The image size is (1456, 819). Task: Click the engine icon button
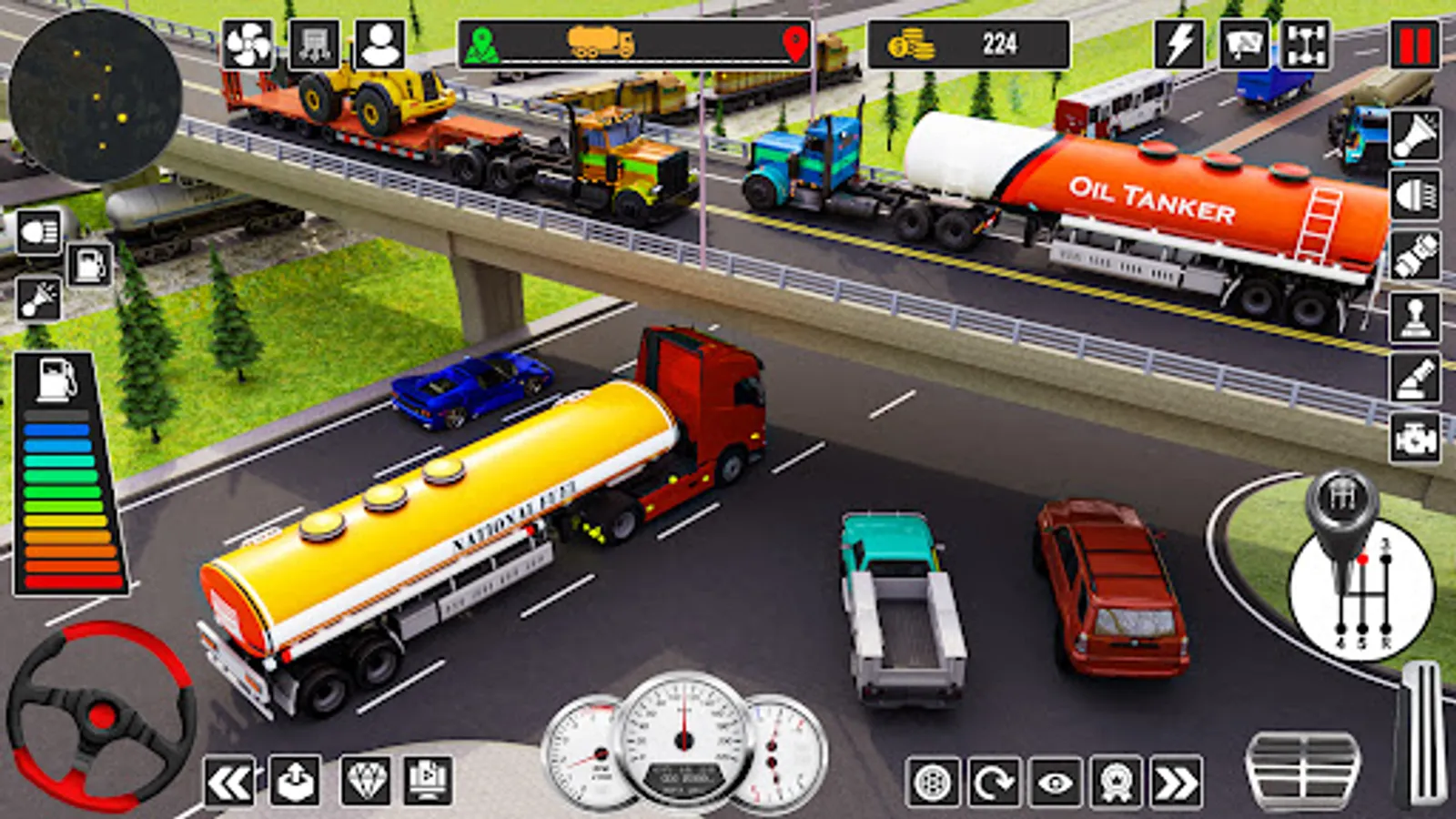[1415, 439]
